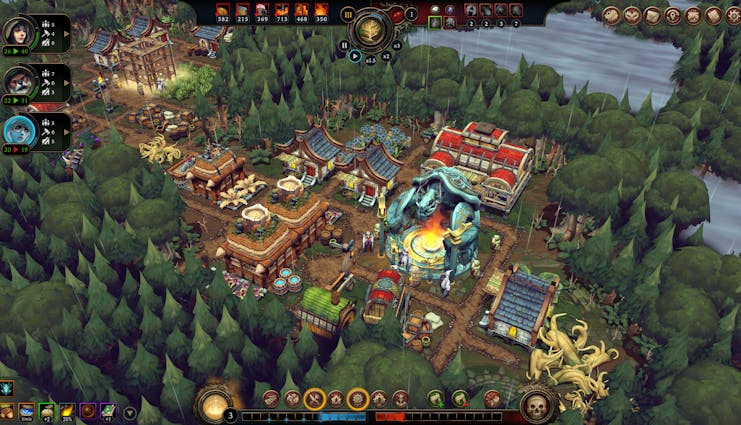Set game speed to x3
741x425 pixels.
(396, 45)
